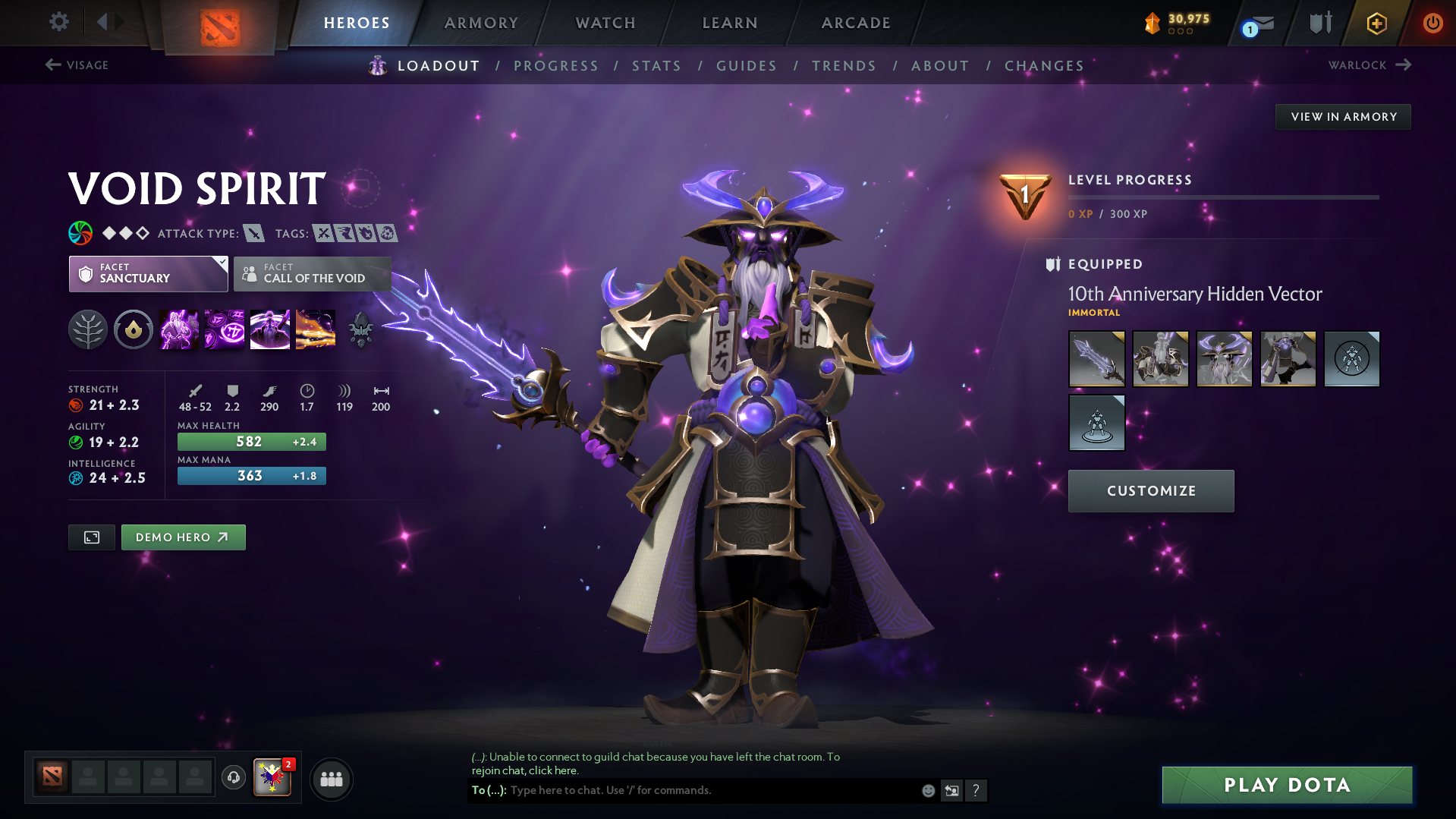Select the Call of the Void facet
This screenshot has height=819, width=1456.
pyautogui.click(x=312, y=274)
